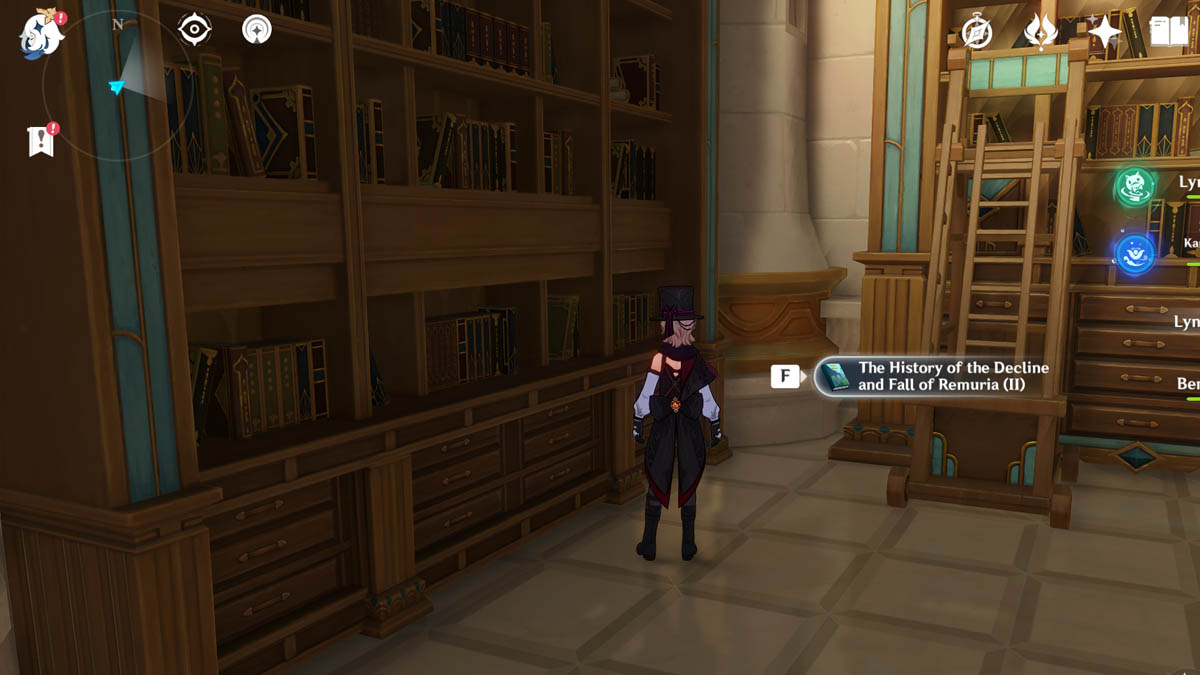Open the Adventurer Handbook book icon
Screen dimensions: 1200x675
pyautogui.click(x=1168, y=32)
